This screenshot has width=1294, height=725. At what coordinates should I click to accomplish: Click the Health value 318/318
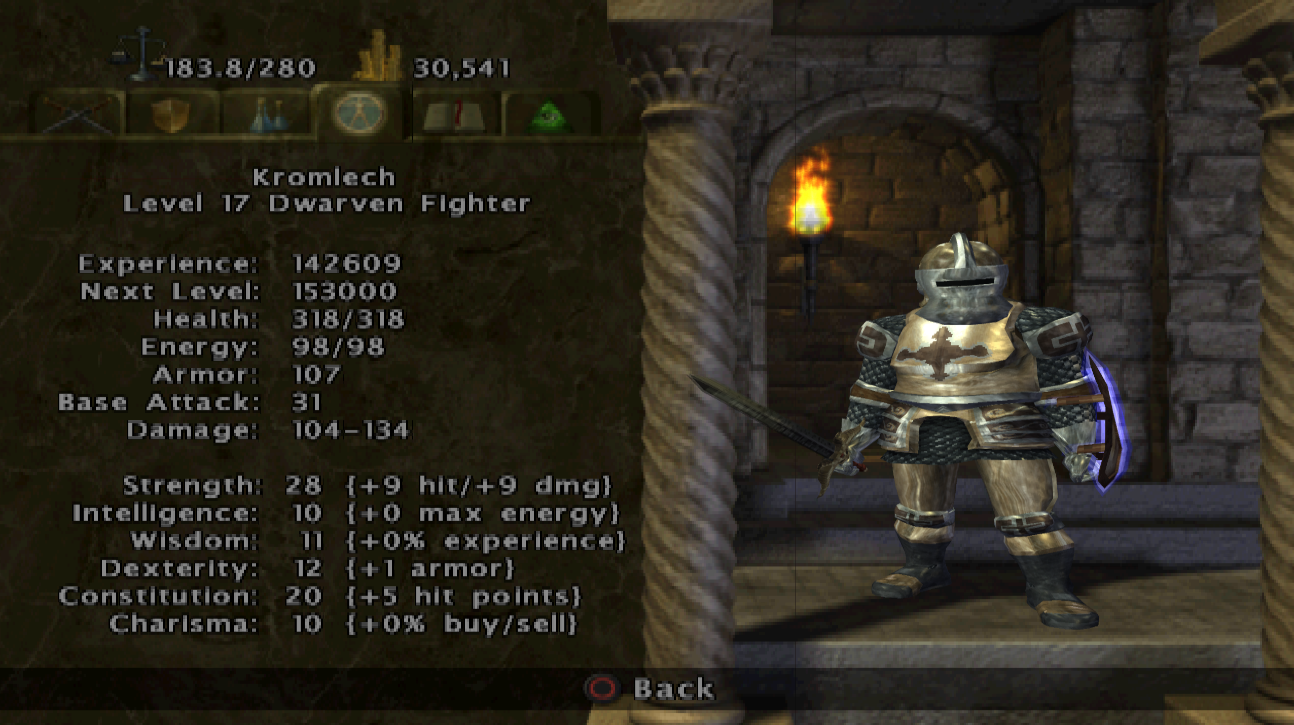[346, 319]
